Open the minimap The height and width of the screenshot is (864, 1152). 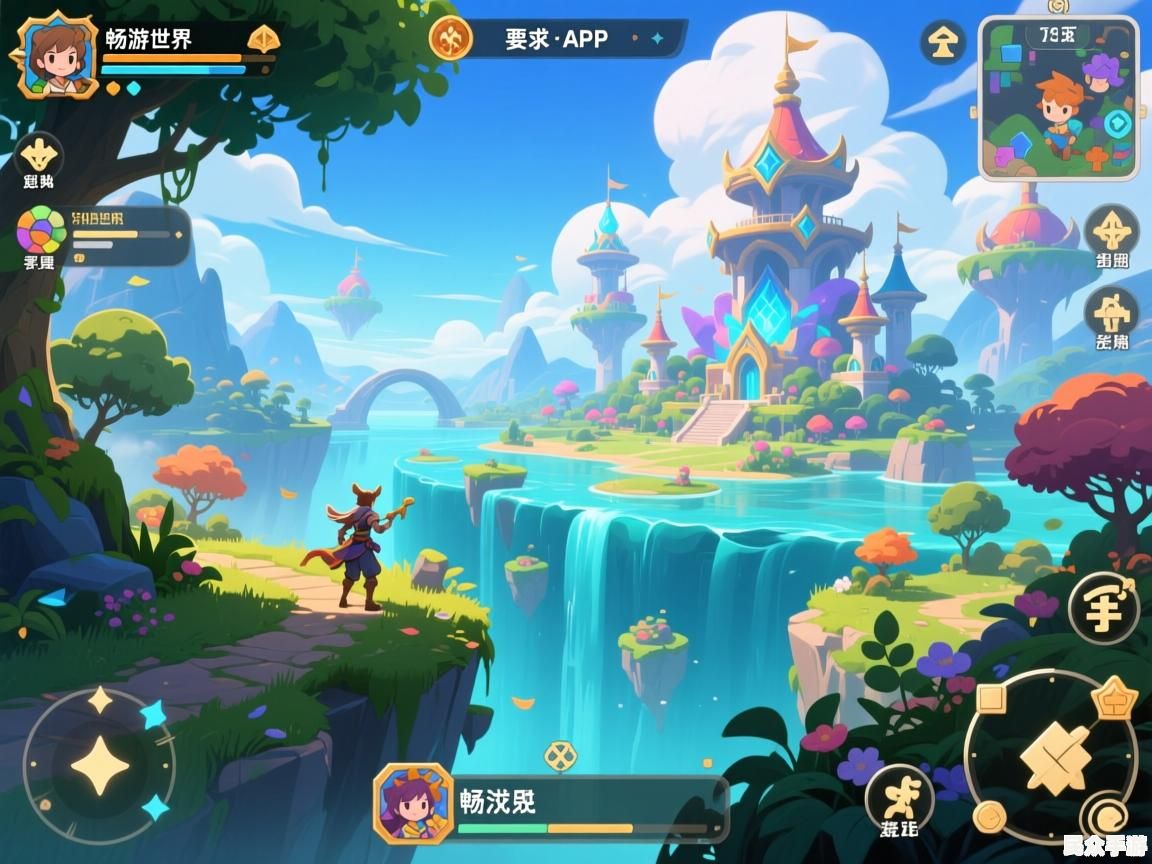click(x=1058, y=98)
